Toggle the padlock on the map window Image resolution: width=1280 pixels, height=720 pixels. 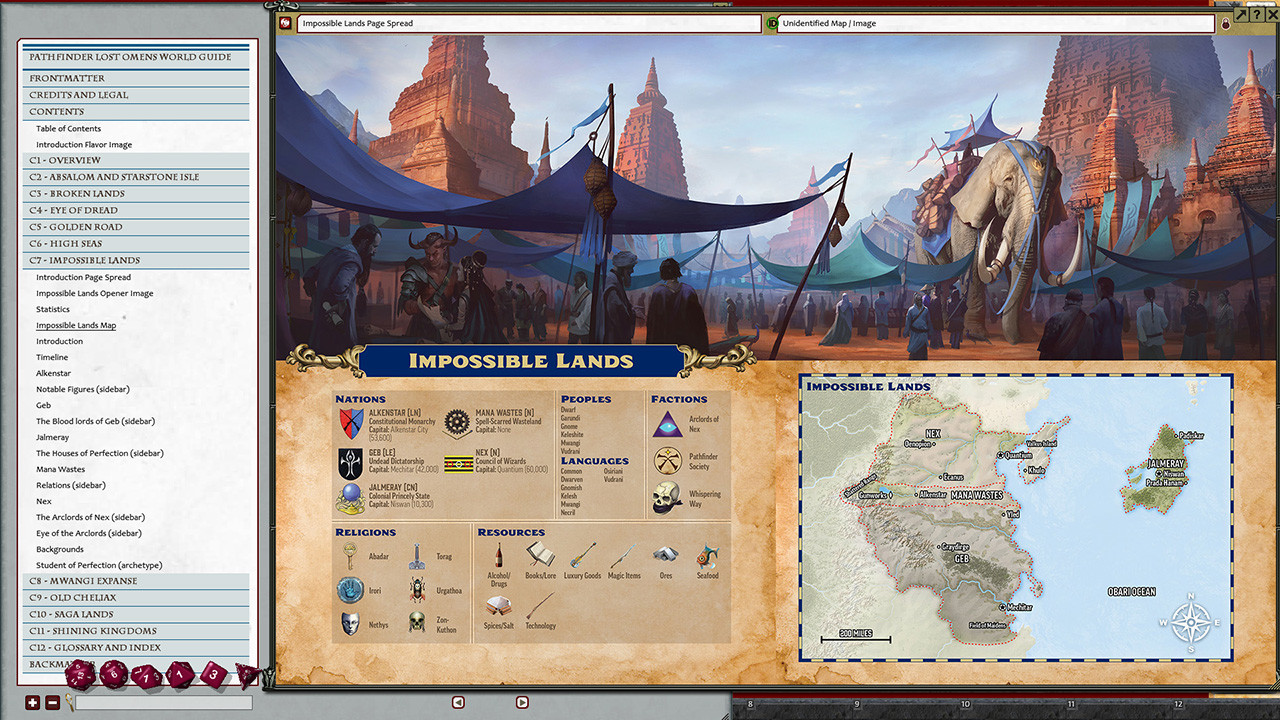1225,22
